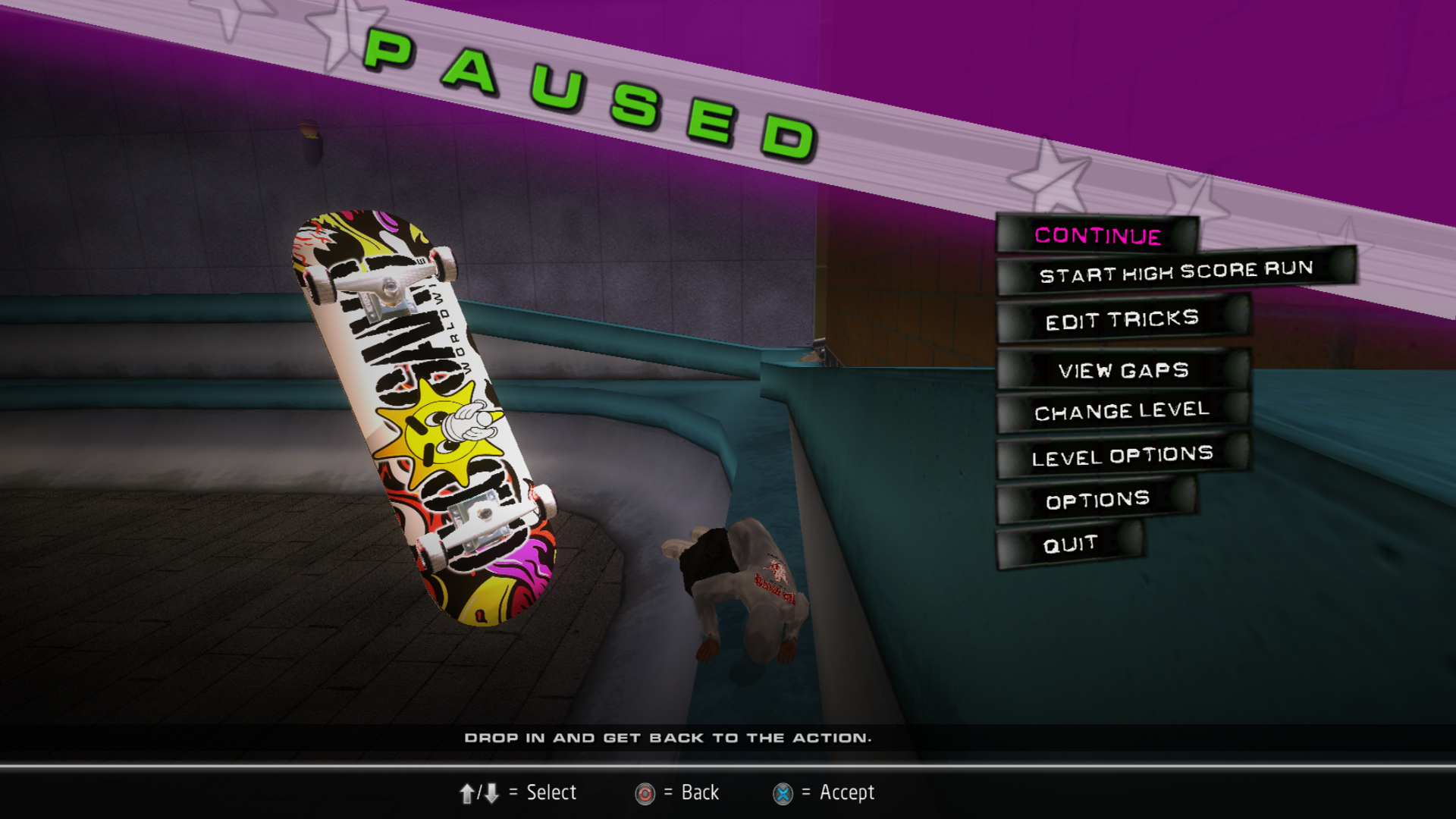The width and height of the screenshot is (1456, 819).
Task: Select Continue to resume the game
Action: [1097, 236]
